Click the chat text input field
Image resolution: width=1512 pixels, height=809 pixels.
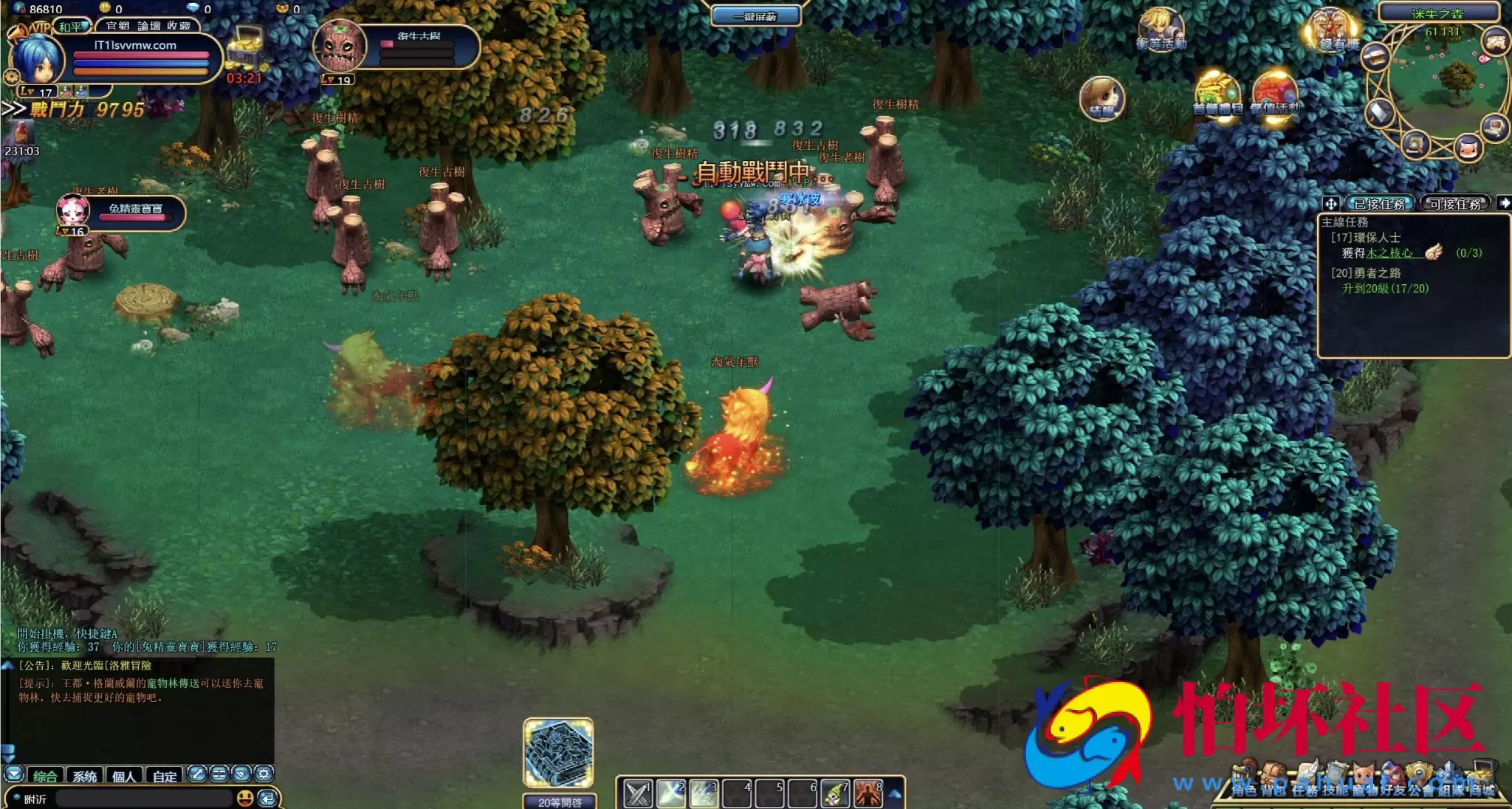(144, 799)
